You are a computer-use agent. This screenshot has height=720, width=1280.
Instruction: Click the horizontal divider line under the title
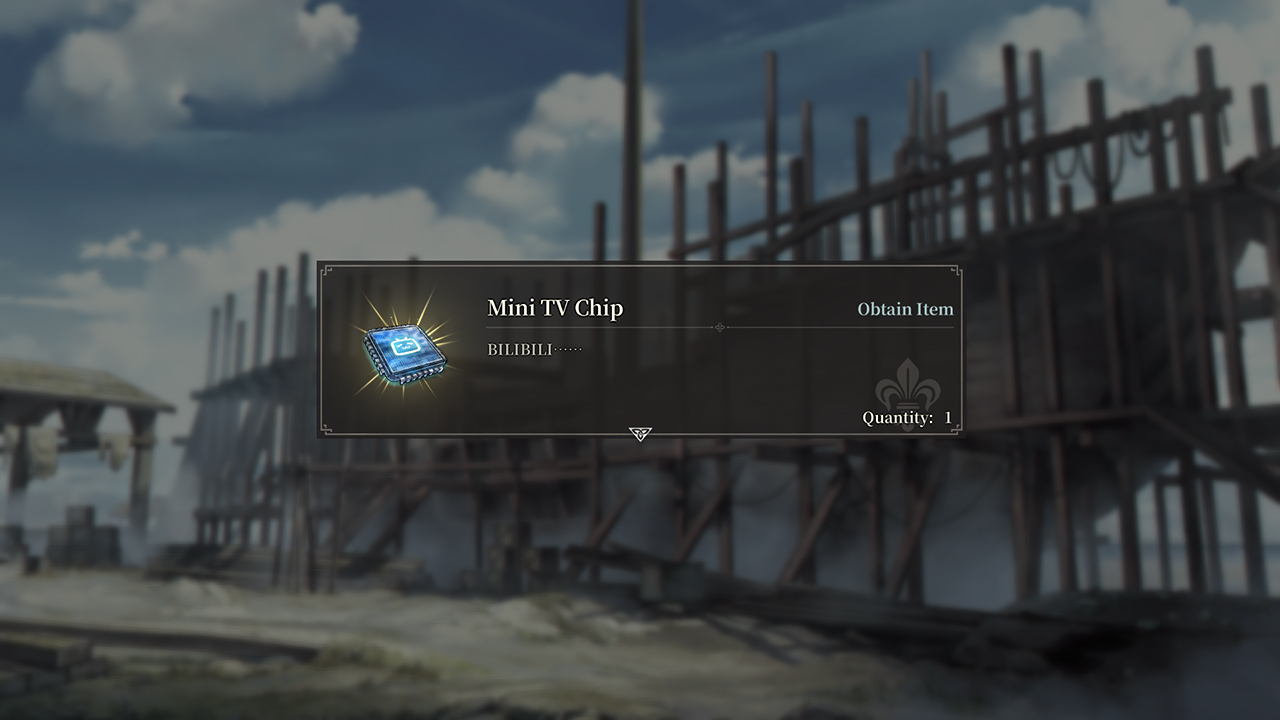(600, 327)
